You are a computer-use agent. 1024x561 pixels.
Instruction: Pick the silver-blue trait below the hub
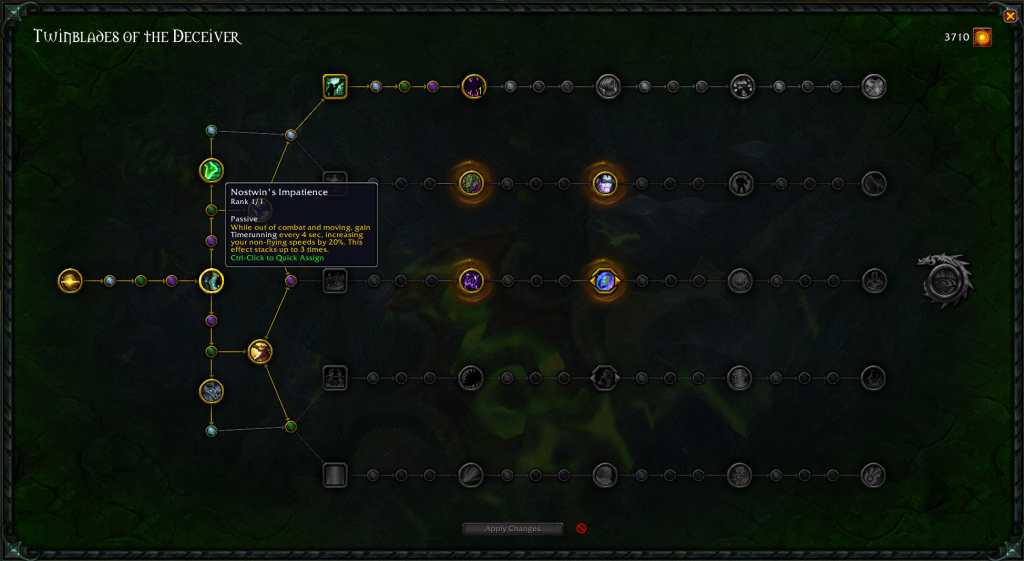(x=211, y=391)
